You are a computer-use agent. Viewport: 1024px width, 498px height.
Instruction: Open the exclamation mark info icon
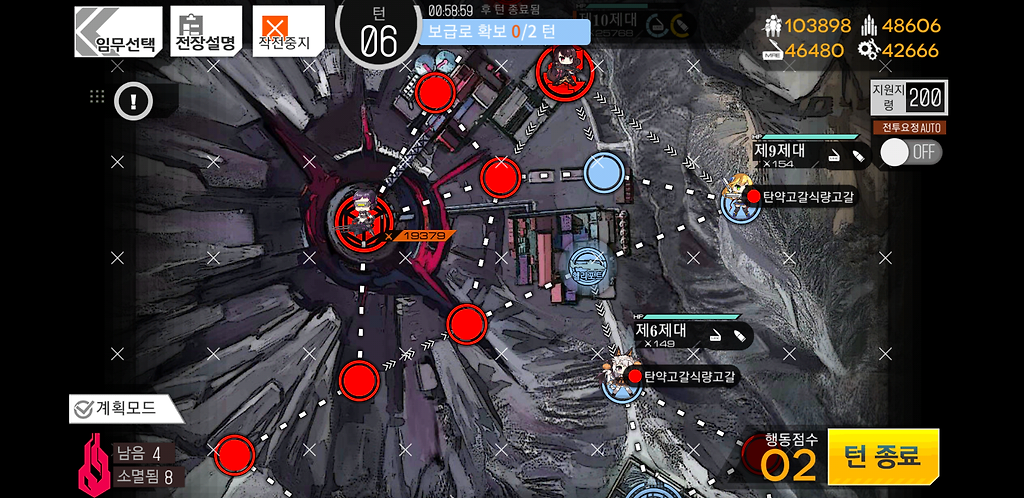[132, 99]
